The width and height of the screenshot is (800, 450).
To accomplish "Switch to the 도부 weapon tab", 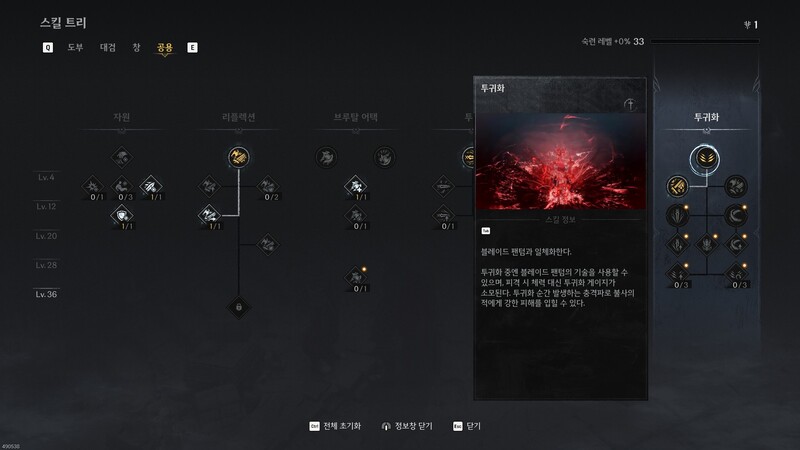I will coord(75,48).
